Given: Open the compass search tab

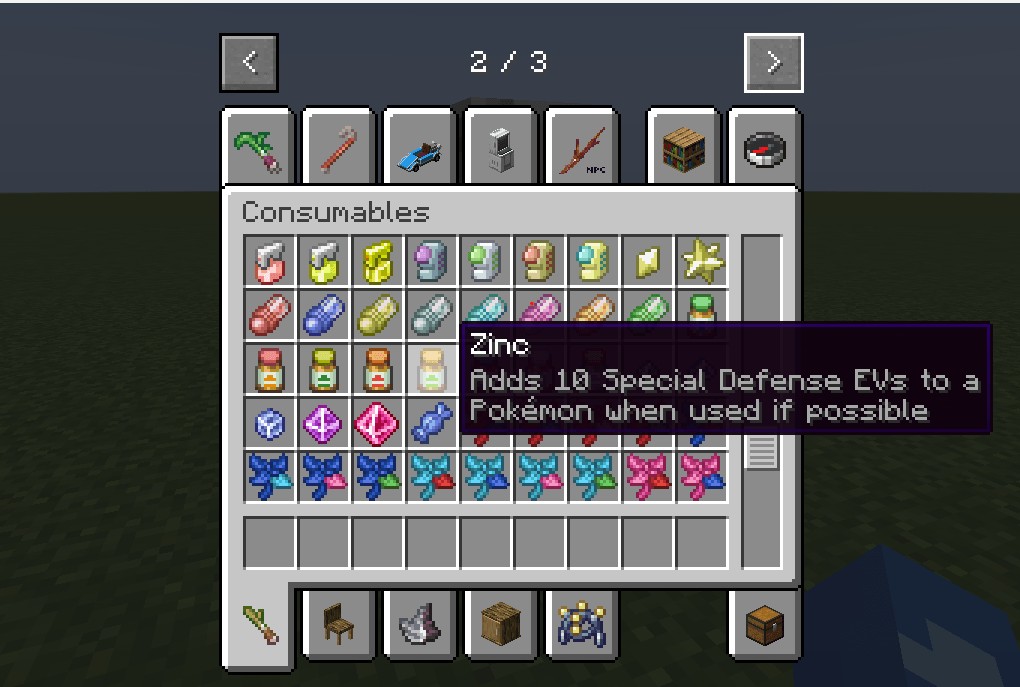Looking at the screenshot, I should tap(765, 148).
